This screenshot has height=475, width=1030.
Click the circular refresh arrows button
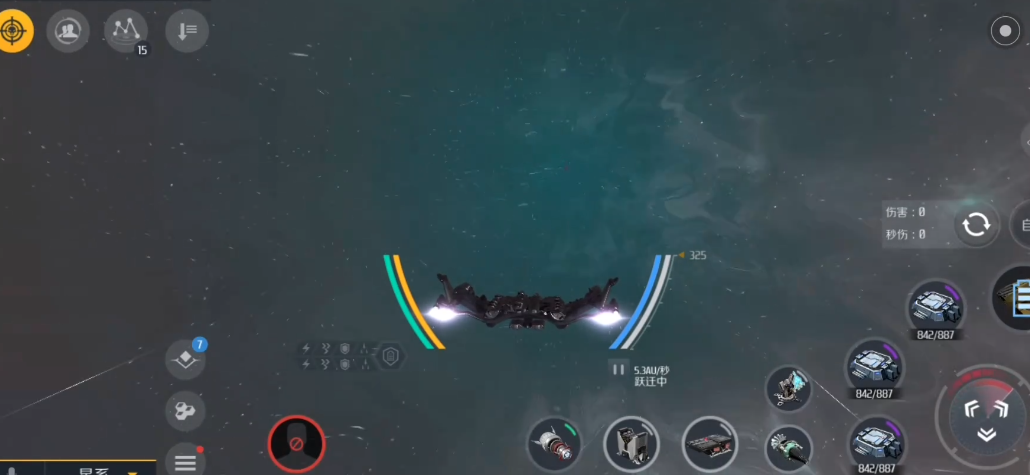tap(975, 224)
